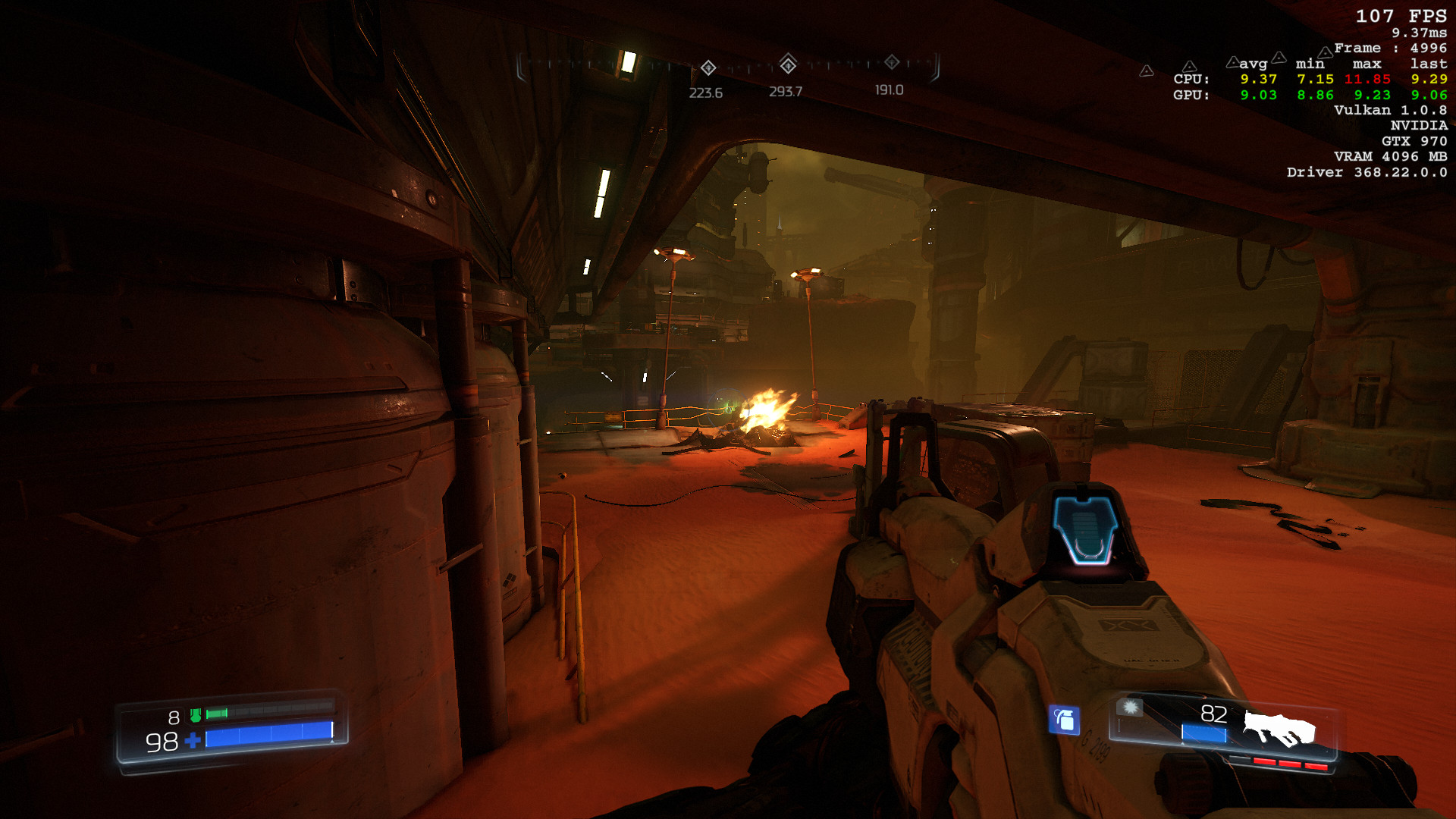Image resolution: width=1456 pixels, height=819 pixels.
Task: Choose the compass marker showing 191.0
Action: click(892, 62)
